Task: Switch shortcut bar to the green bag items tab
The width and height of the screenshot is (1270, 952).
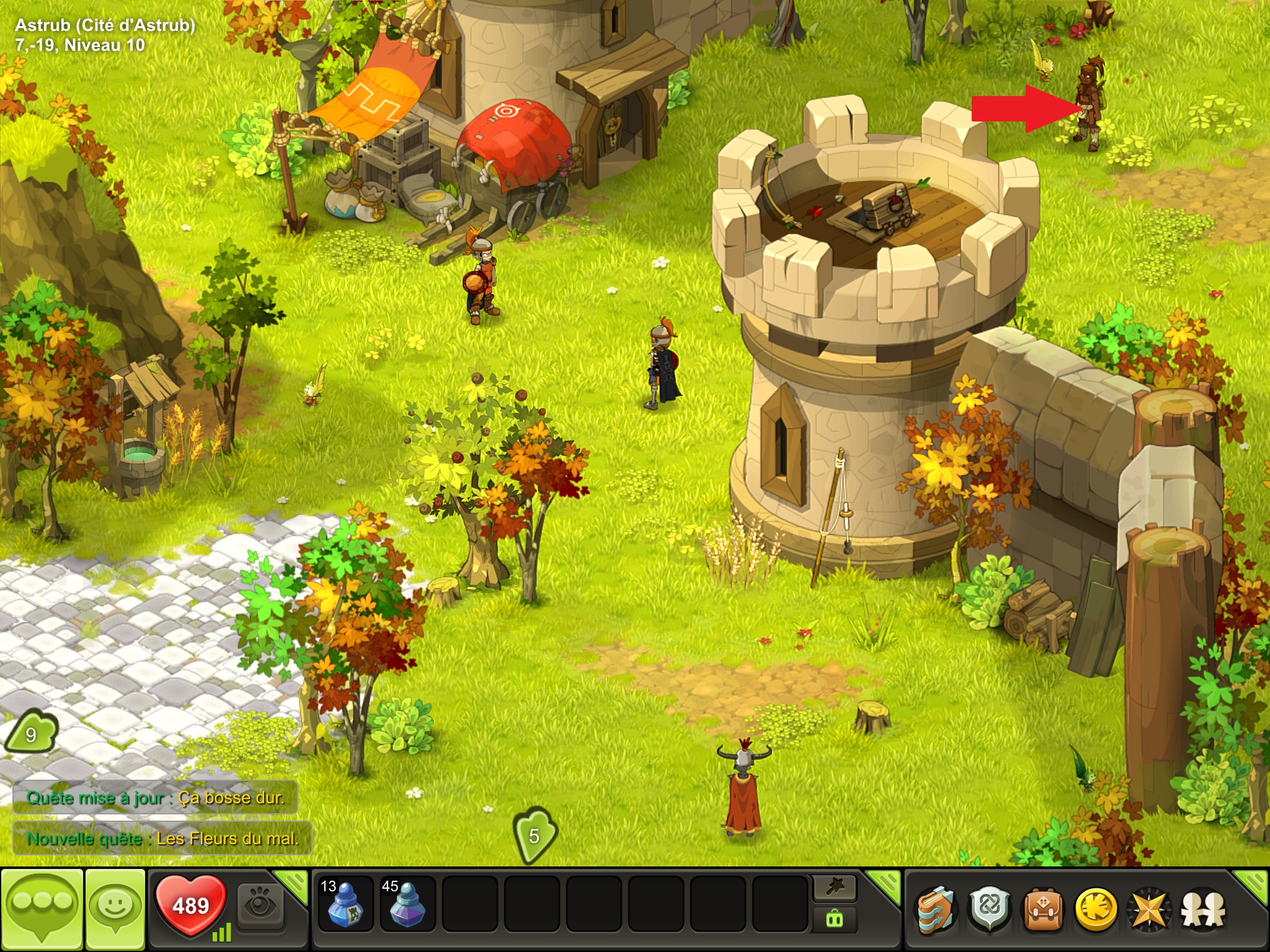Action: pyautogui.click(x=835, y=919)
